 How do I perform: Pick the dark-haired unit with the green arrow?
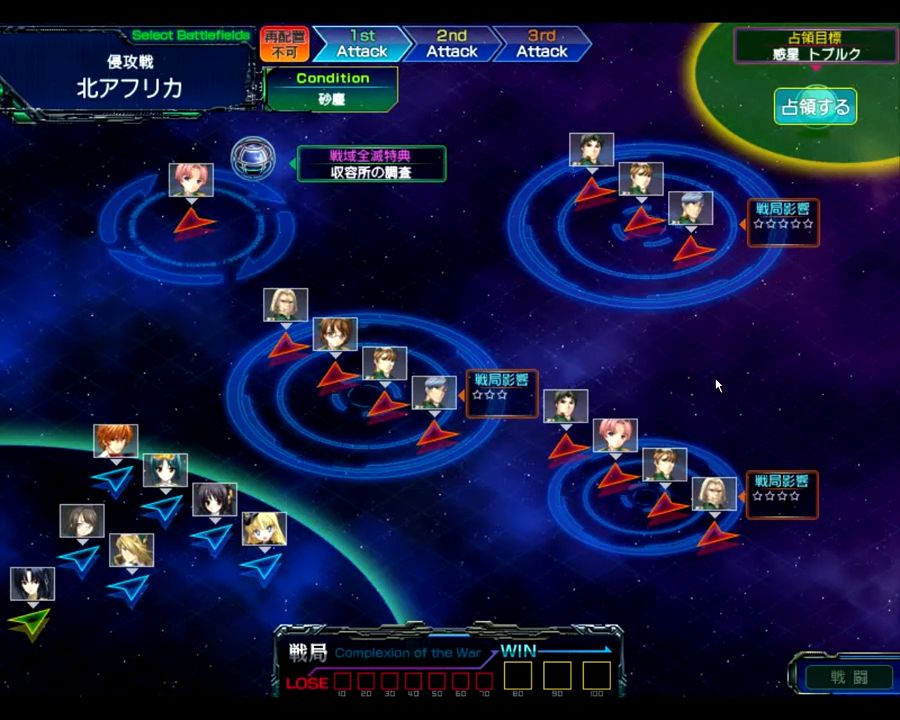(32, 584)
